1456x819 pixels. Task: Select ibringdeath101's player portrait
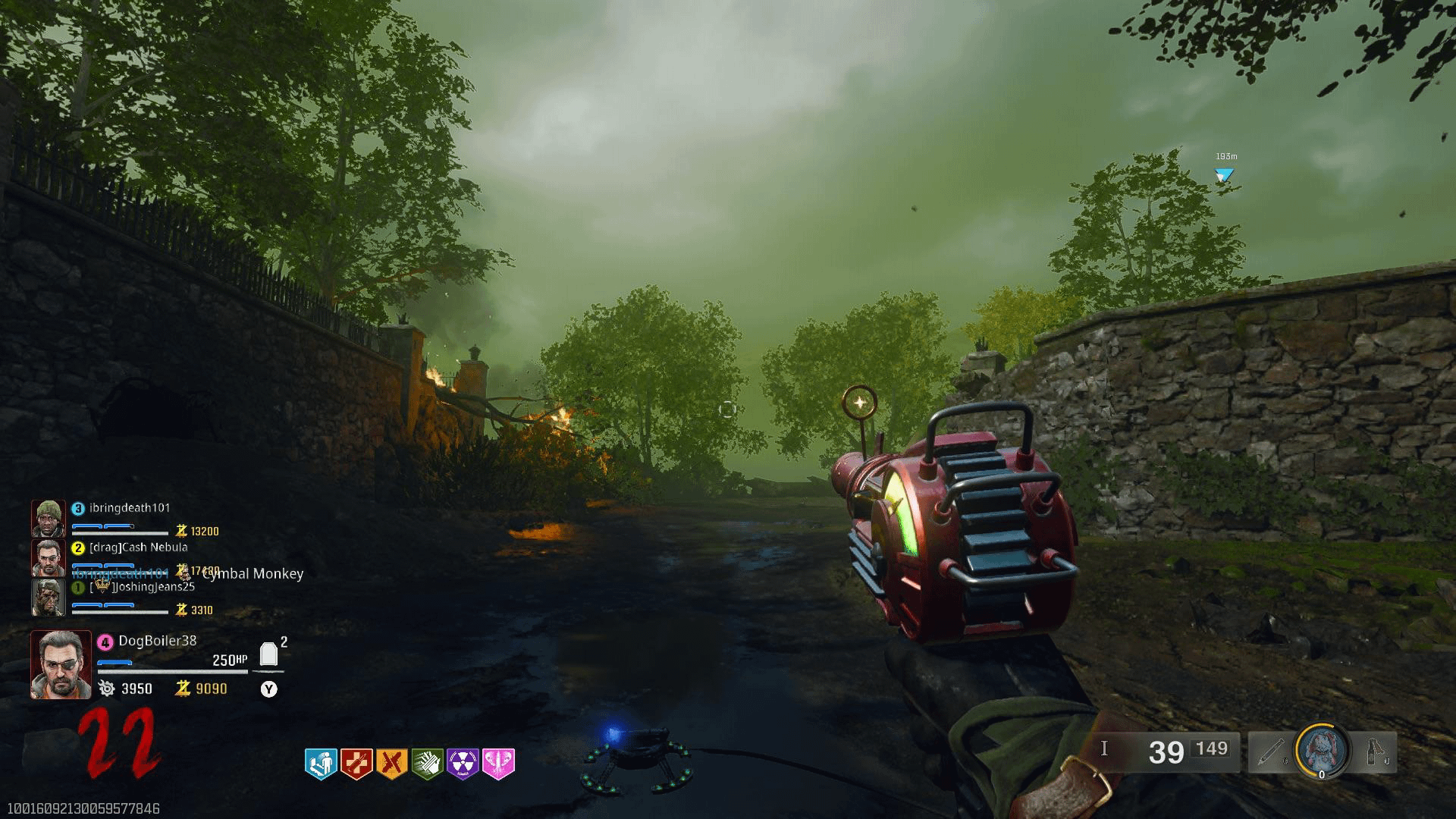coord(49,519)
